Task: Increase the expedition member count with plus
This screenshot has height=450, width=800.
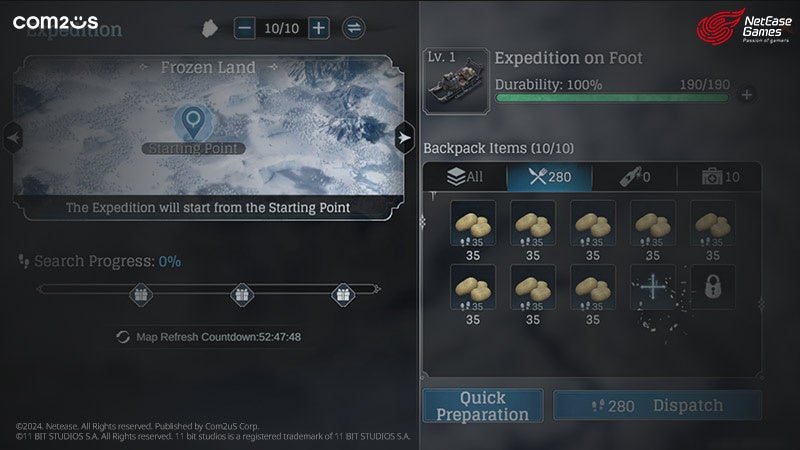Action: tap(318, 28)
